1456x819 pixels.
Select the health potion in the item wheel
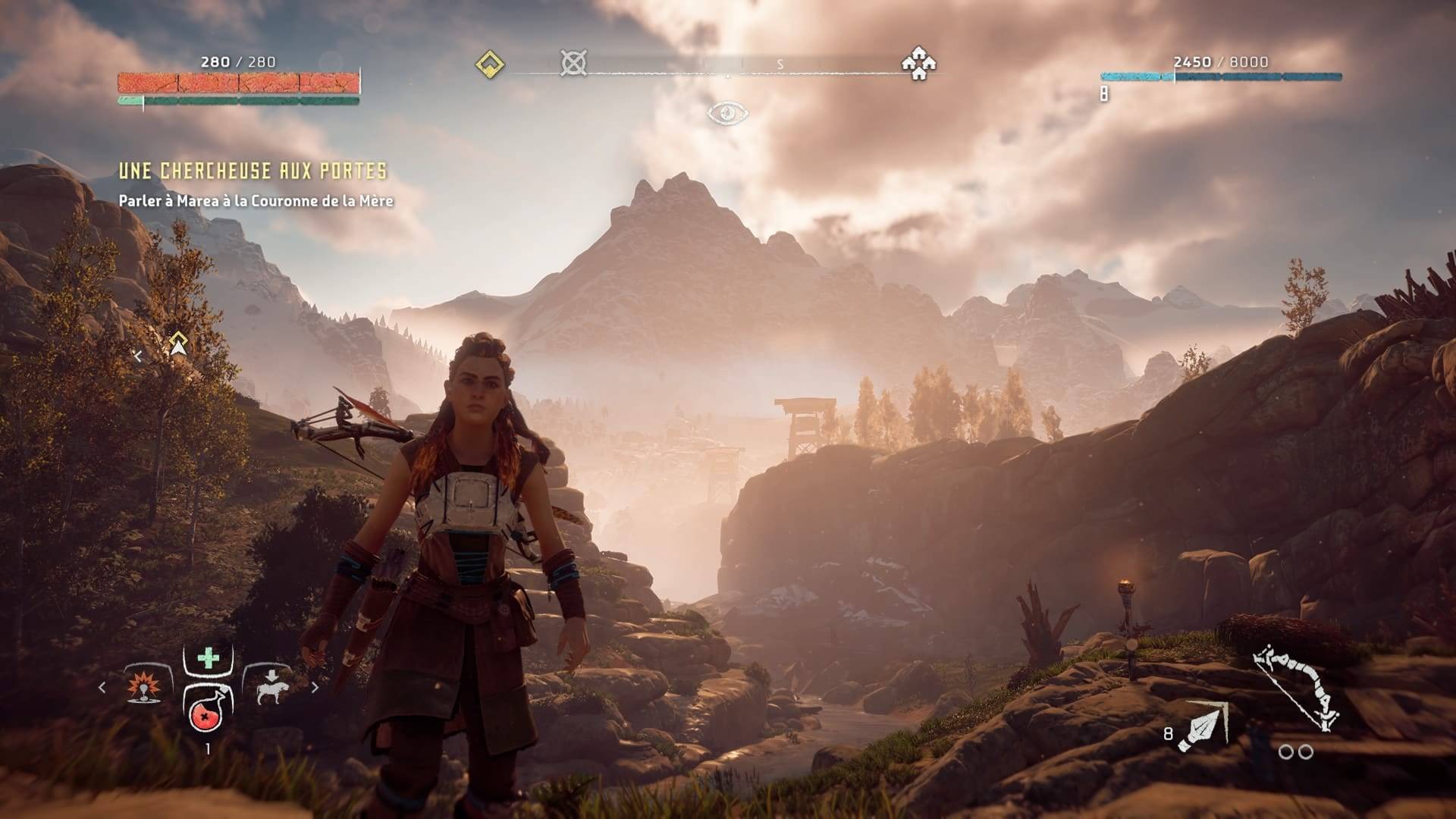click(206, 717)
